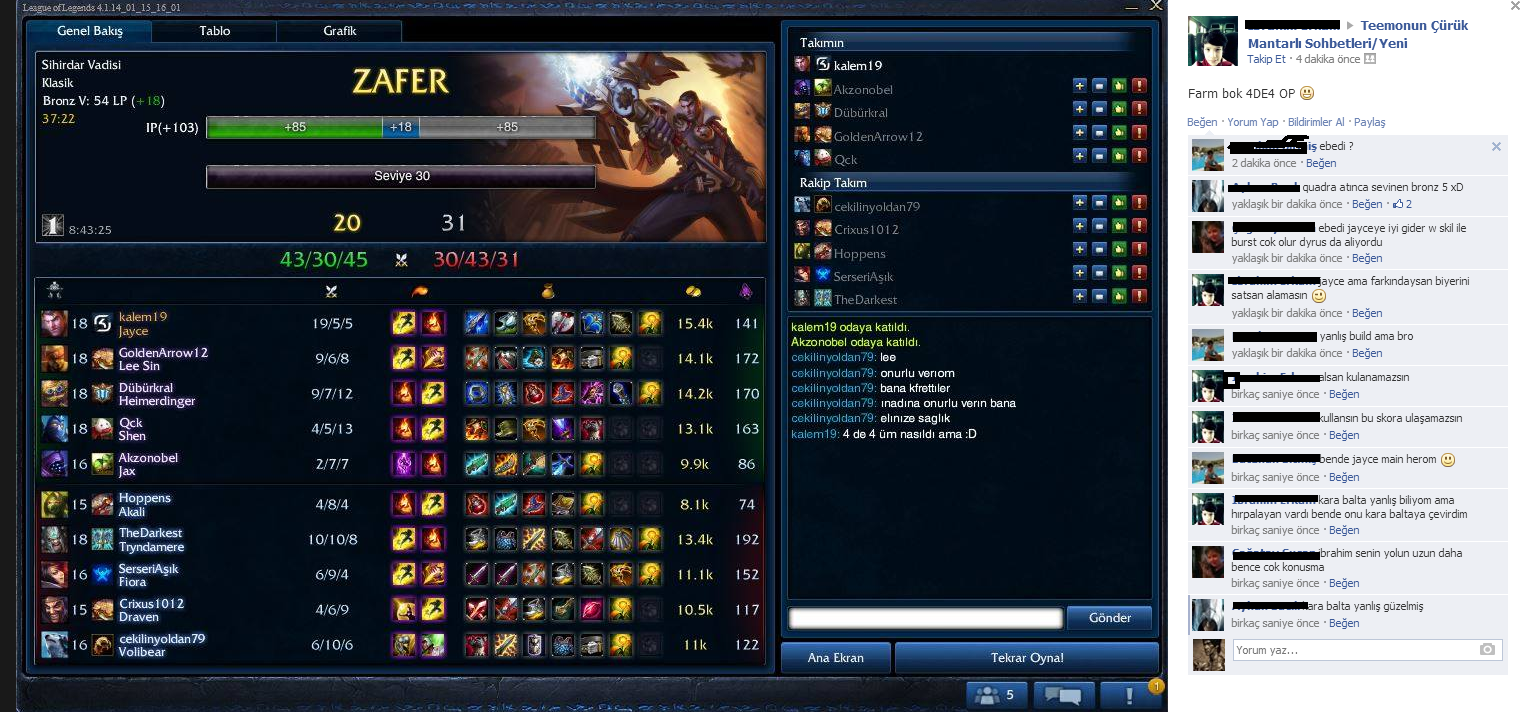1528x712 pixels.
Task: Add Akzonobel as a friend
Action: click(1080, 86)
